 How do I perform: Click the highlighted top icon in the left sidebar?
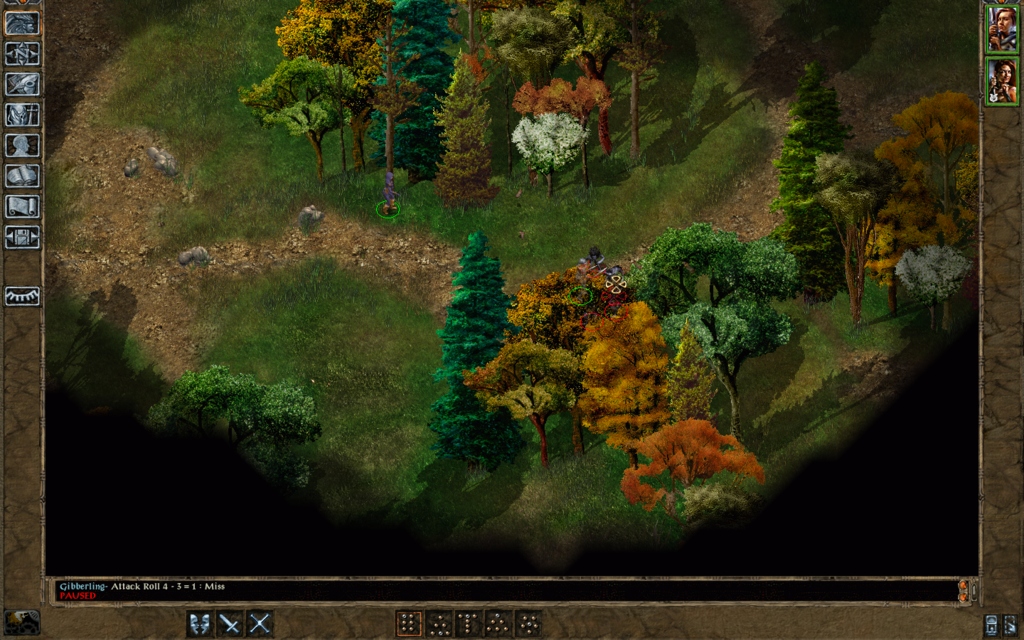(22, 23)
